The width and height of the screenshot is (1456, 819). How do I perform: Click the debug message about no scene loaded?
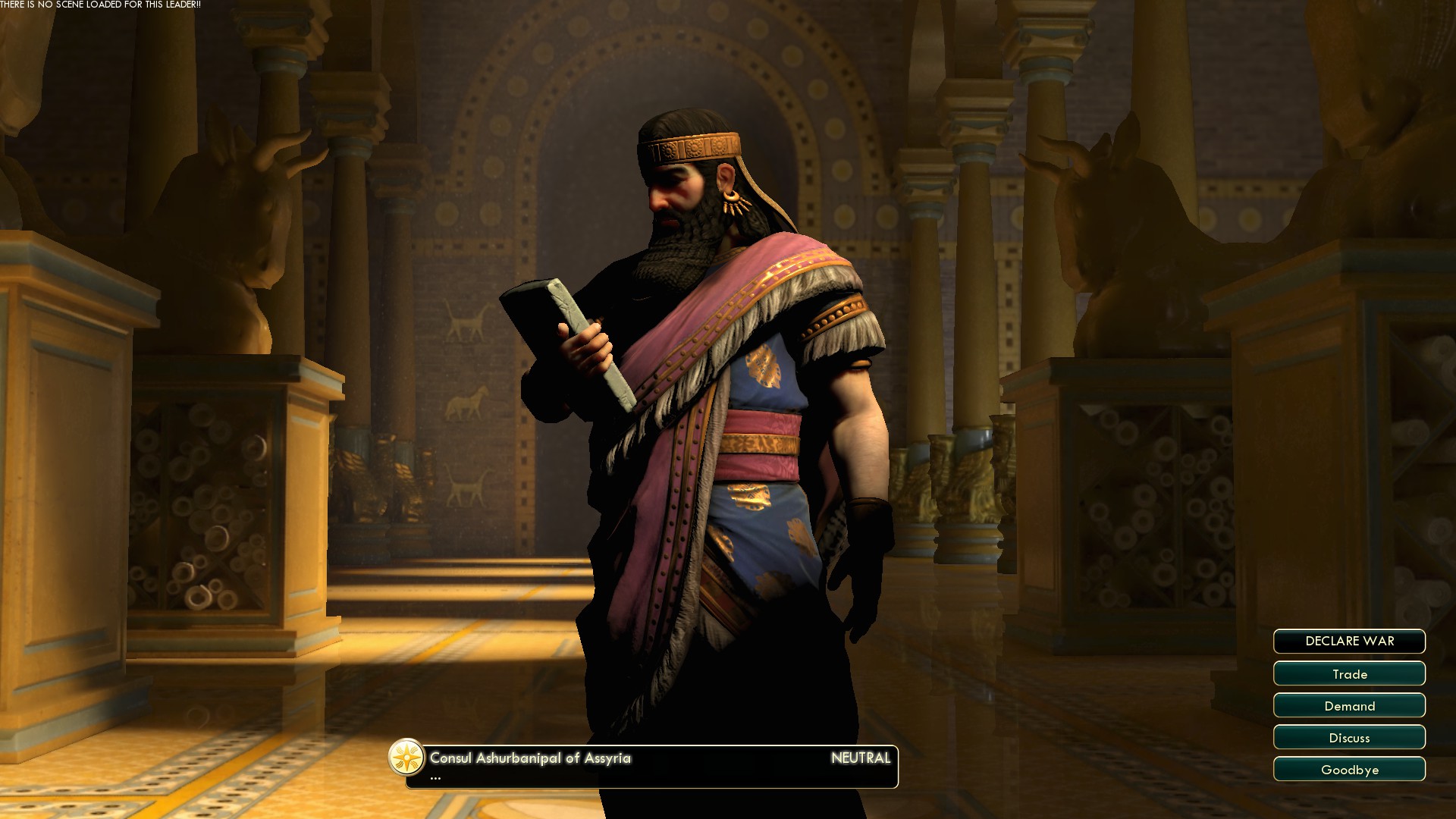tap(101, 4)
